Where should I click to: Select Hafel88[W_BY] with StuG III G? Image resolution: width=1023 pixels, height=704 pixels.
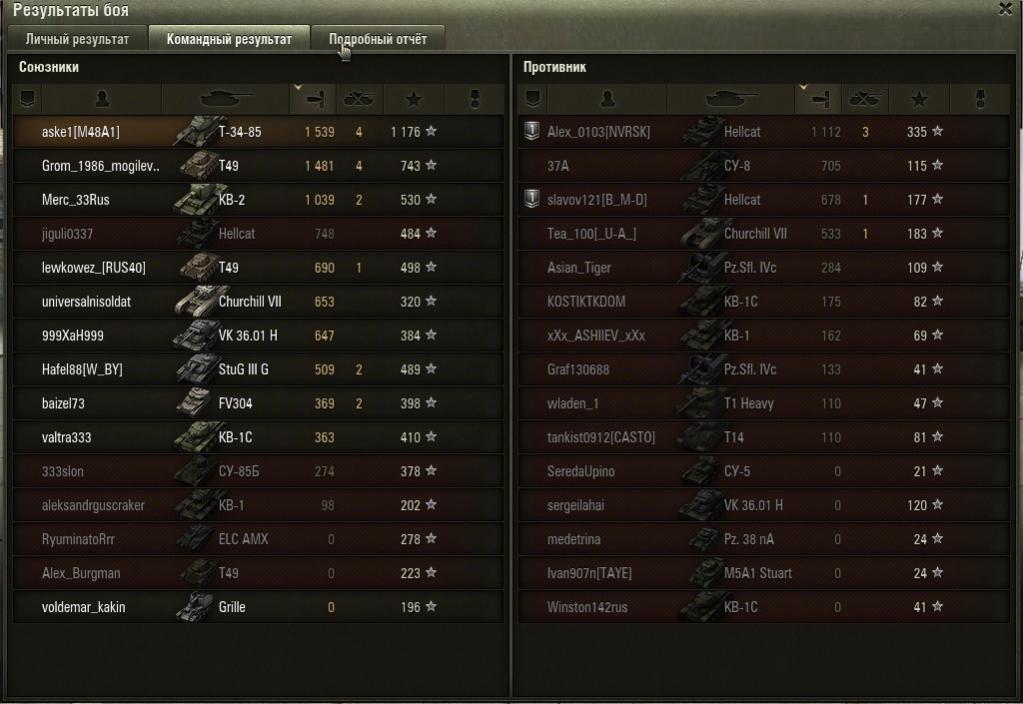coord(258,370)
